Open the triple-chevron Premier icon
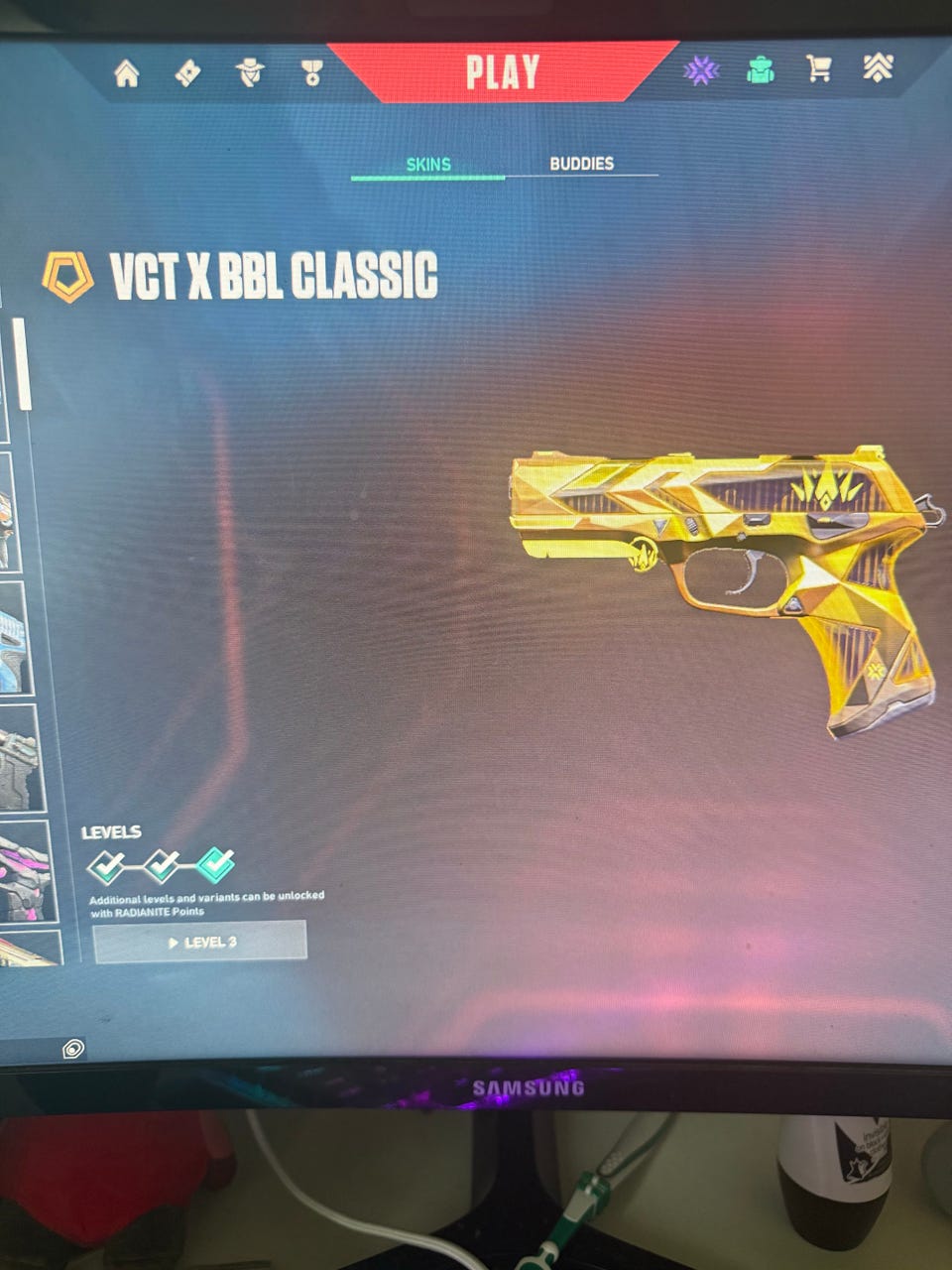This screenshot has width=952, height=1270. point(878,67)
